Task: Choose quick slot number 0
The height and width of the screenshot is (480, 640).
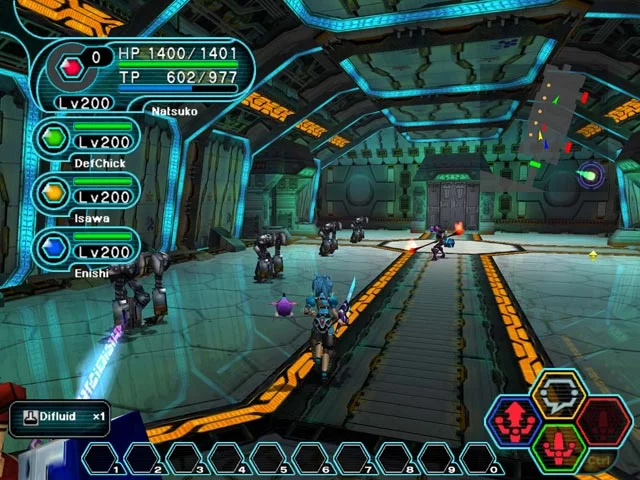Action: coord(483,459)
